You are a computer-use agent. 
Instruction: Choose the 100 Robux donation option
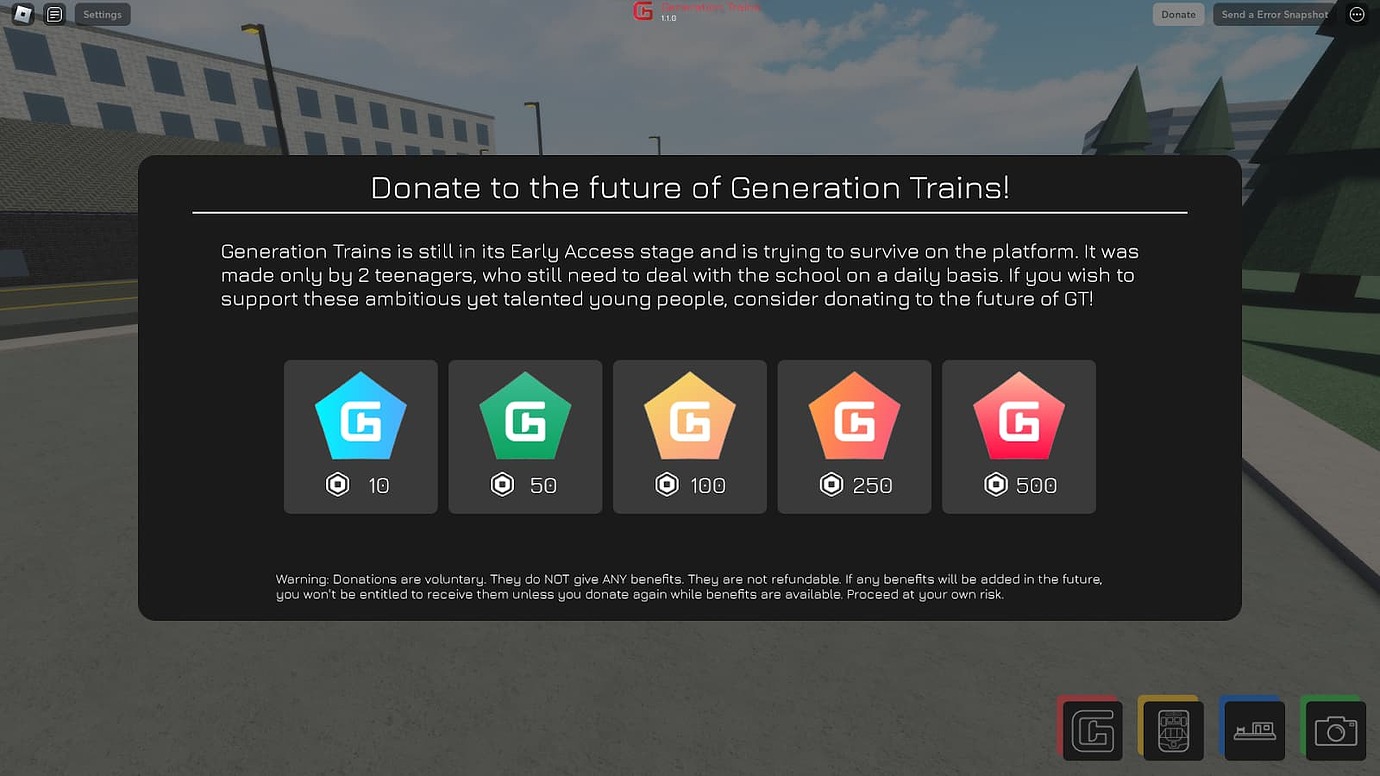[689, 437]
